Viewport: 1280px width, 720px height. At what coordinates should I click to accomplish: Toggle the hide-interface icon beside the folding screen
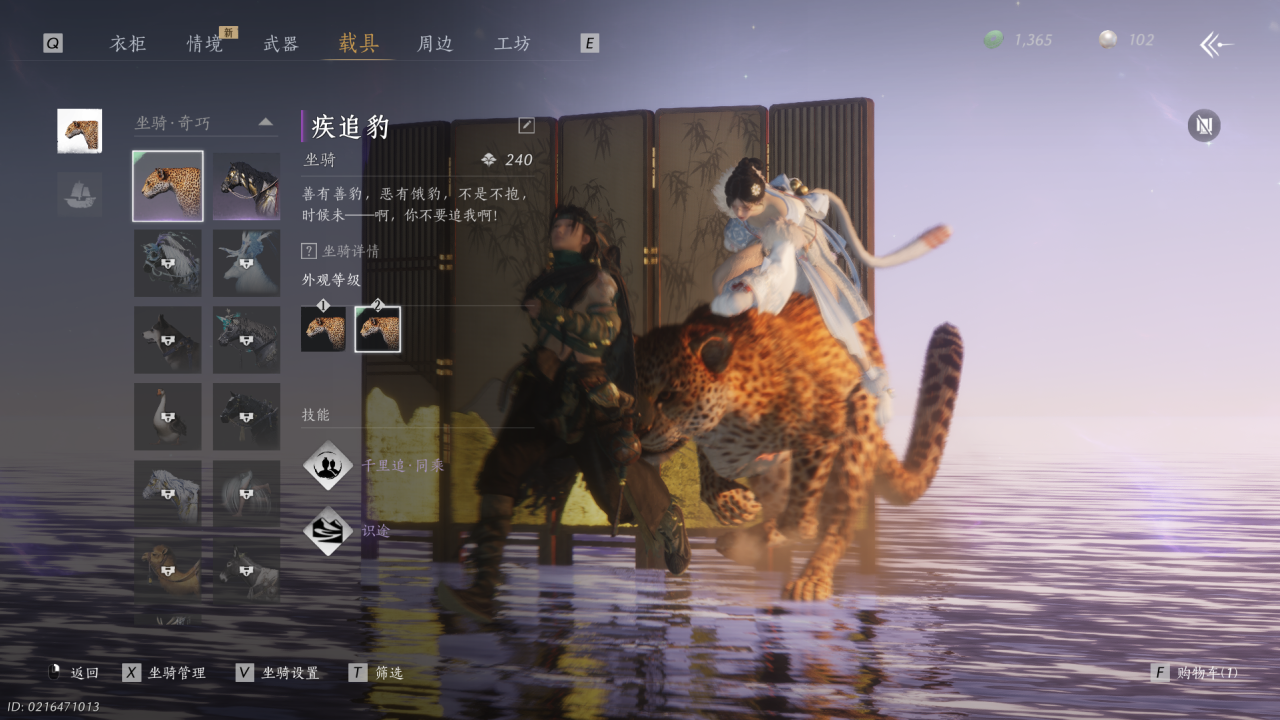point(1204,125)
